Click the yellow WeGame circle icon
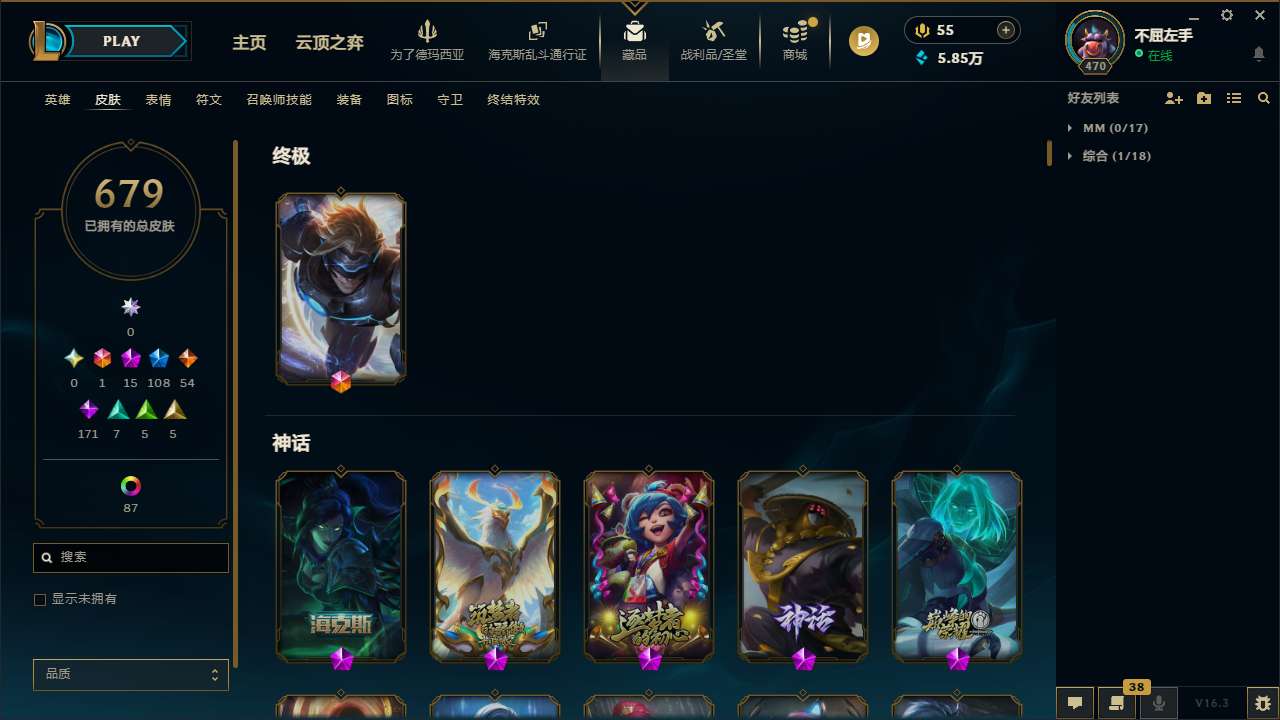This screenshot has height=720, width=1280. 863,42
